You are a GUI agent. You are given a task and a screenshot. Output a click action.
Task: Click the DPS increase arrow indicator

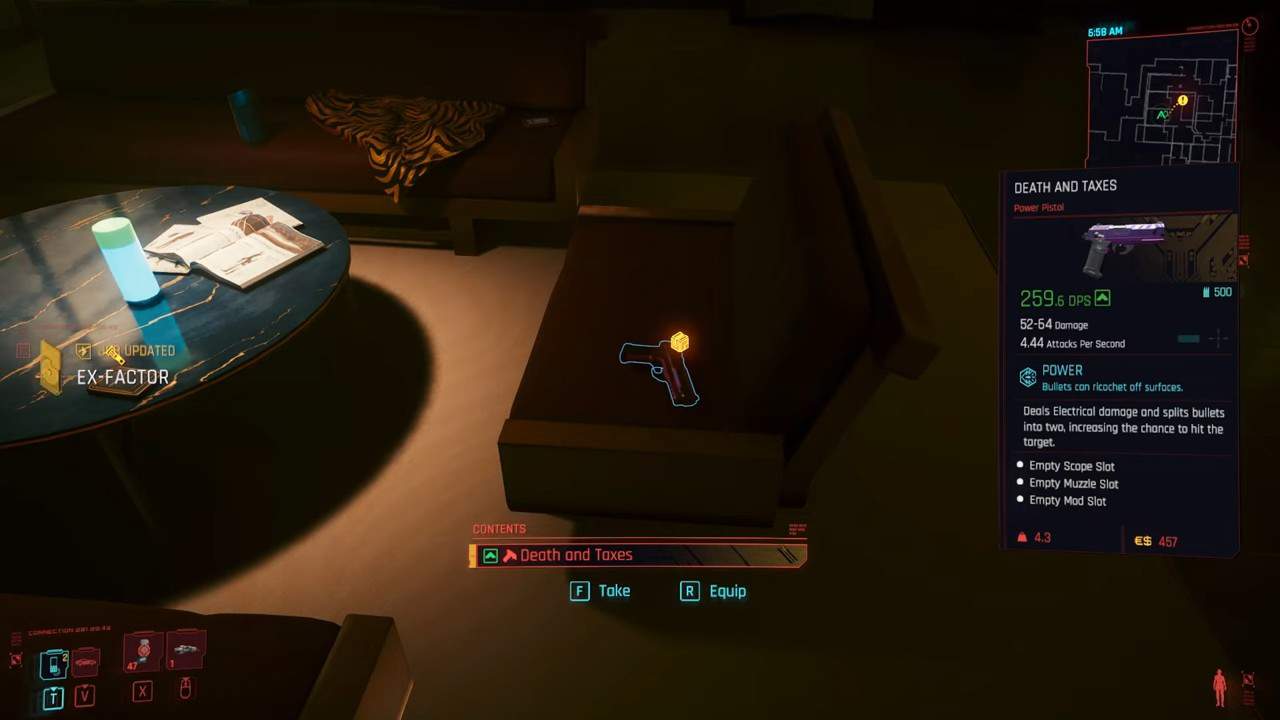pyautogui.click(x=1102, y=296)
